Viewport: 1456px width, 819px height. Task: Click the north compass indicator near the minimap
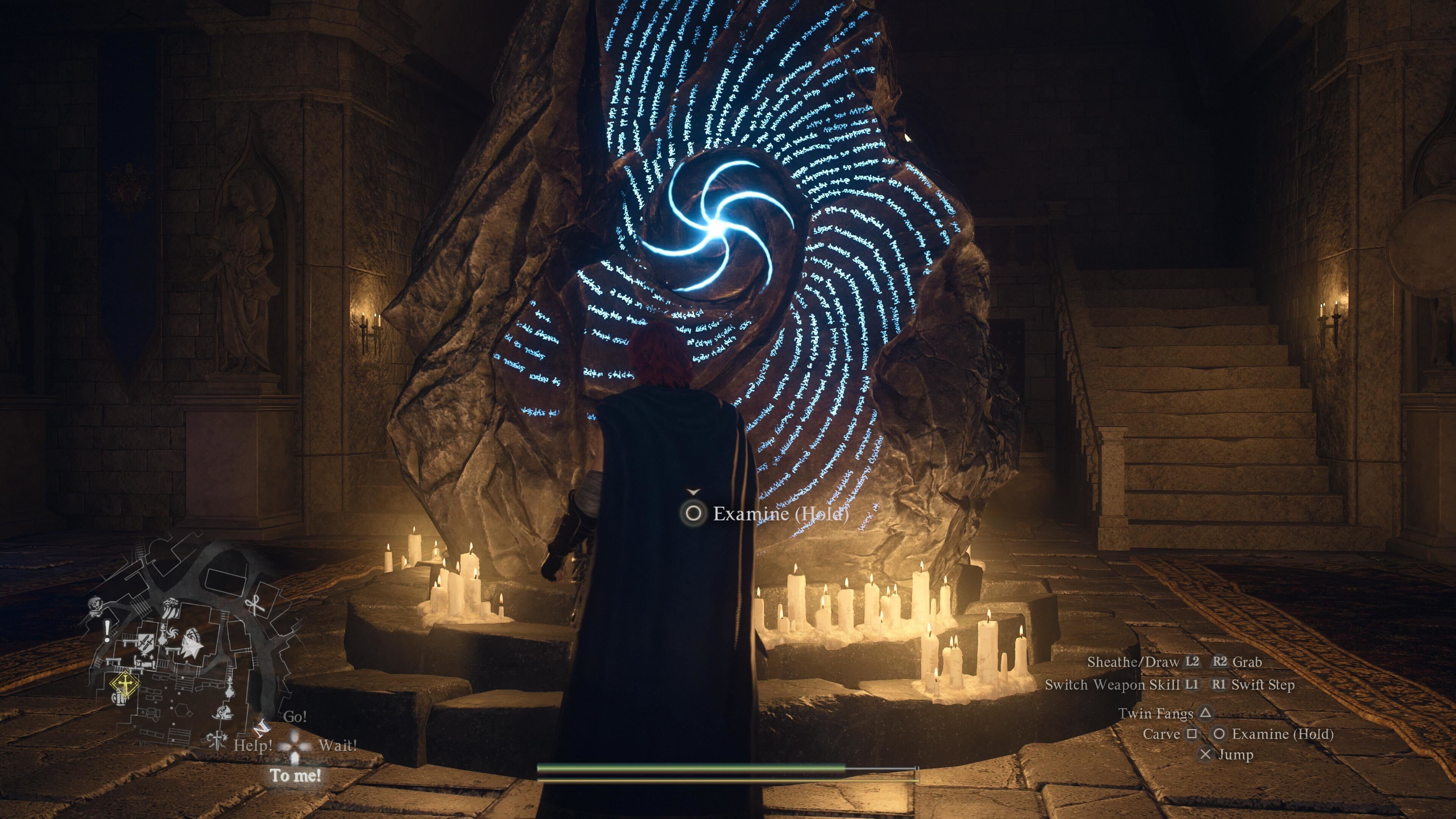(x=261, y=730)
